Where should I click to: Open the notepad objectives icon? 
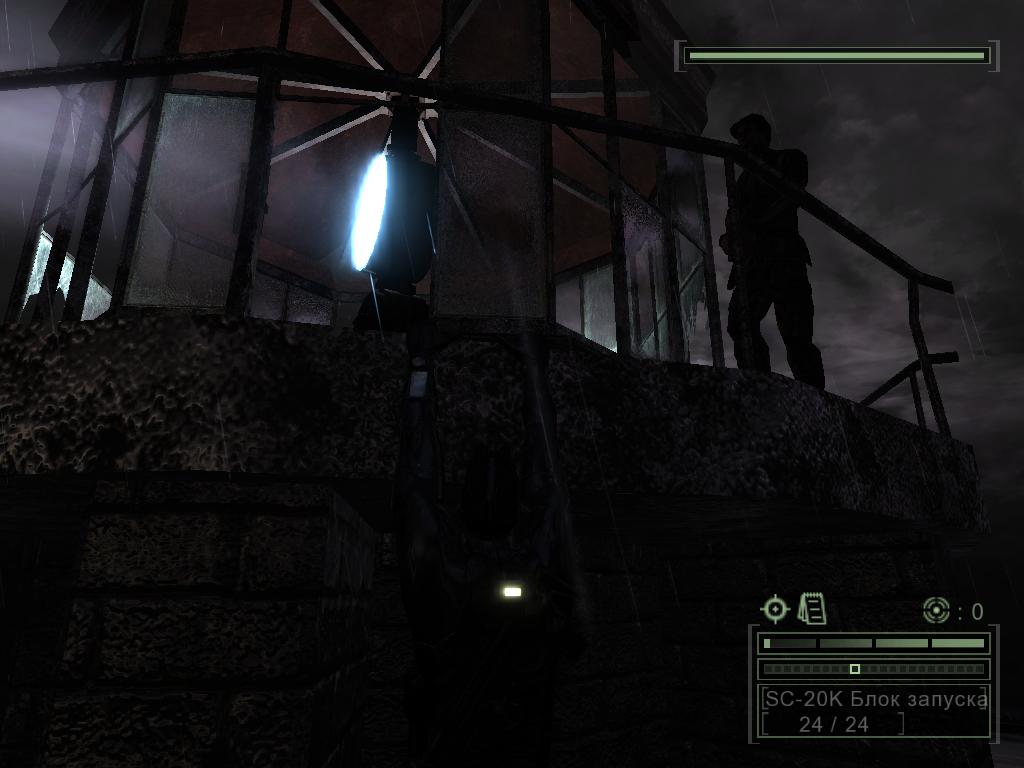coord(812,608)
